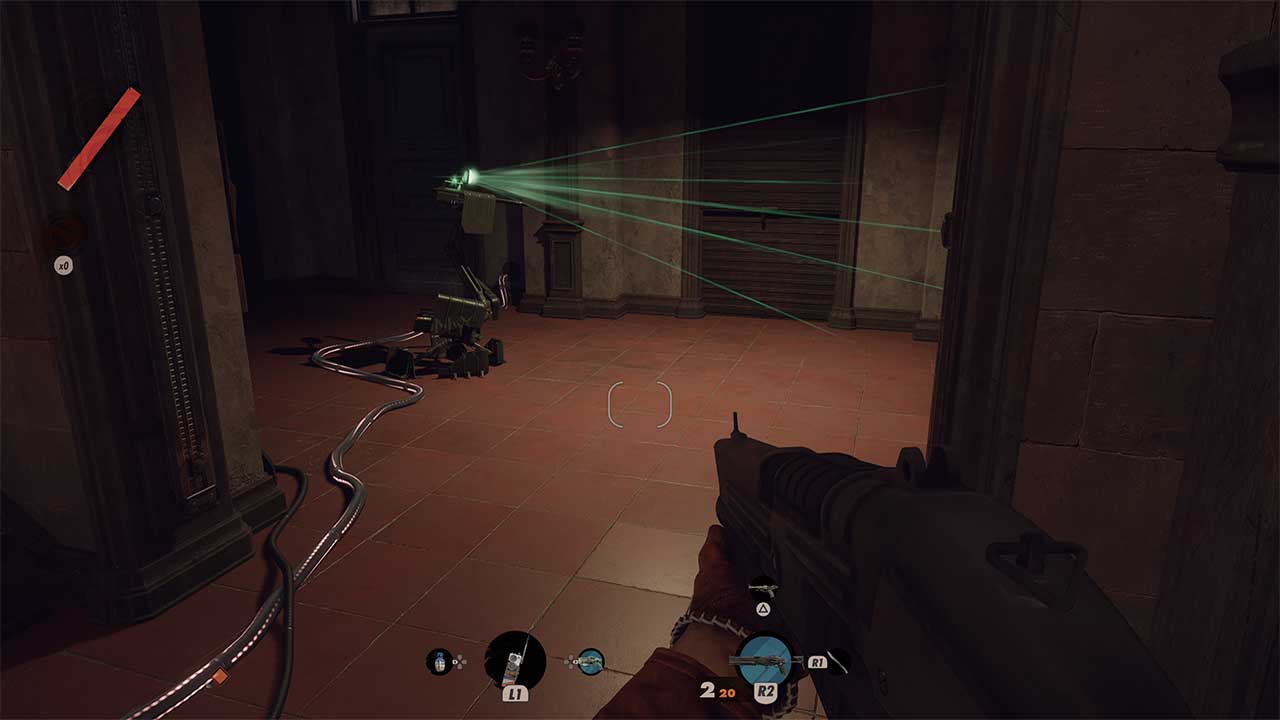The image size is (1280, 720).
Task: Select the blue gadget icon on the d-pad slot
Action: [x=590, y=662]
